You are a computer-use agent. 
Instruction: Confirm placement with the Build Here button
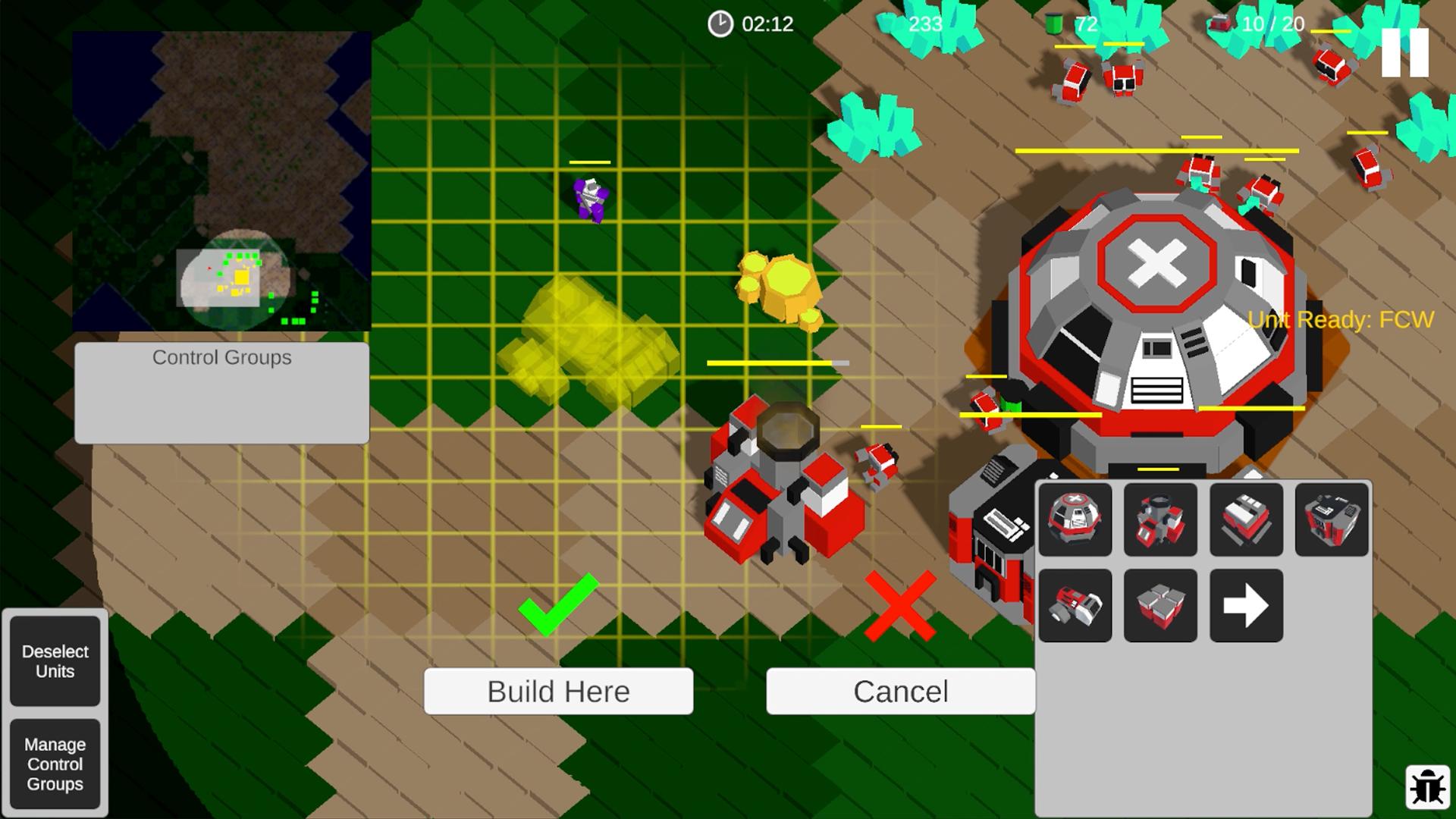[558, 691]
